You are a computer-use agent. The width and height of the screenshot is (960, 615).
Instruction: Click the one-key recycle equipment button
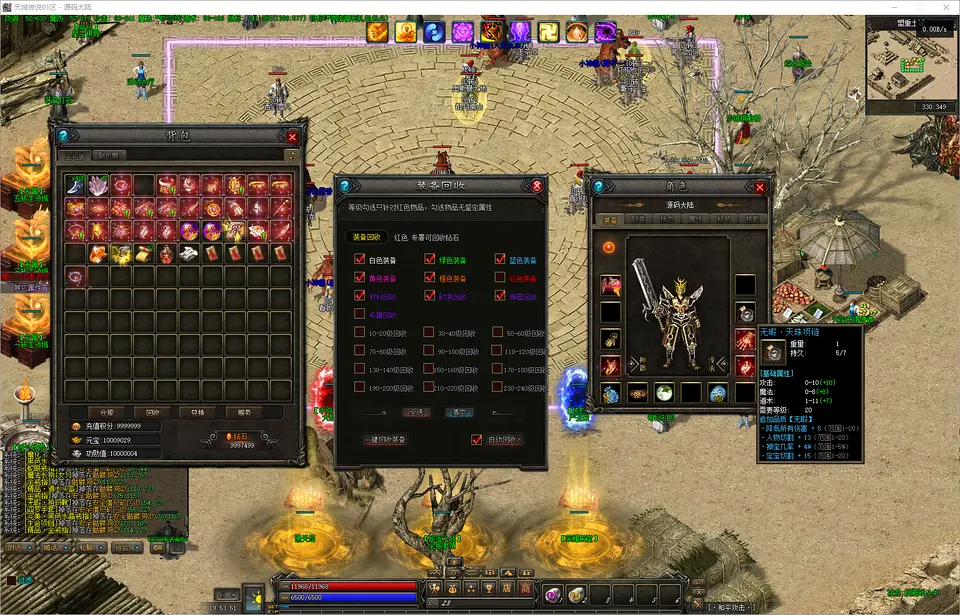tap(385, 439)
